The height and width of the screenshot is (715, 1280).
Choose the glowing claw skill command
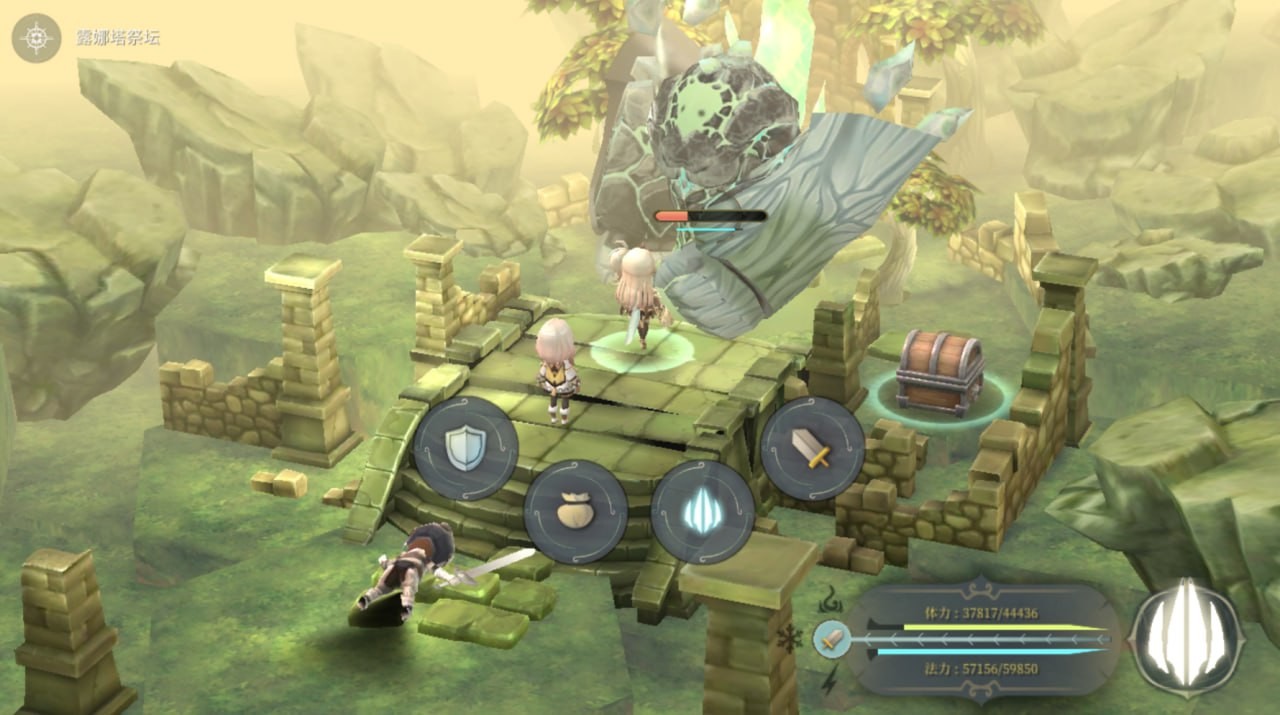pyautogui.click(x=702, y=511)
